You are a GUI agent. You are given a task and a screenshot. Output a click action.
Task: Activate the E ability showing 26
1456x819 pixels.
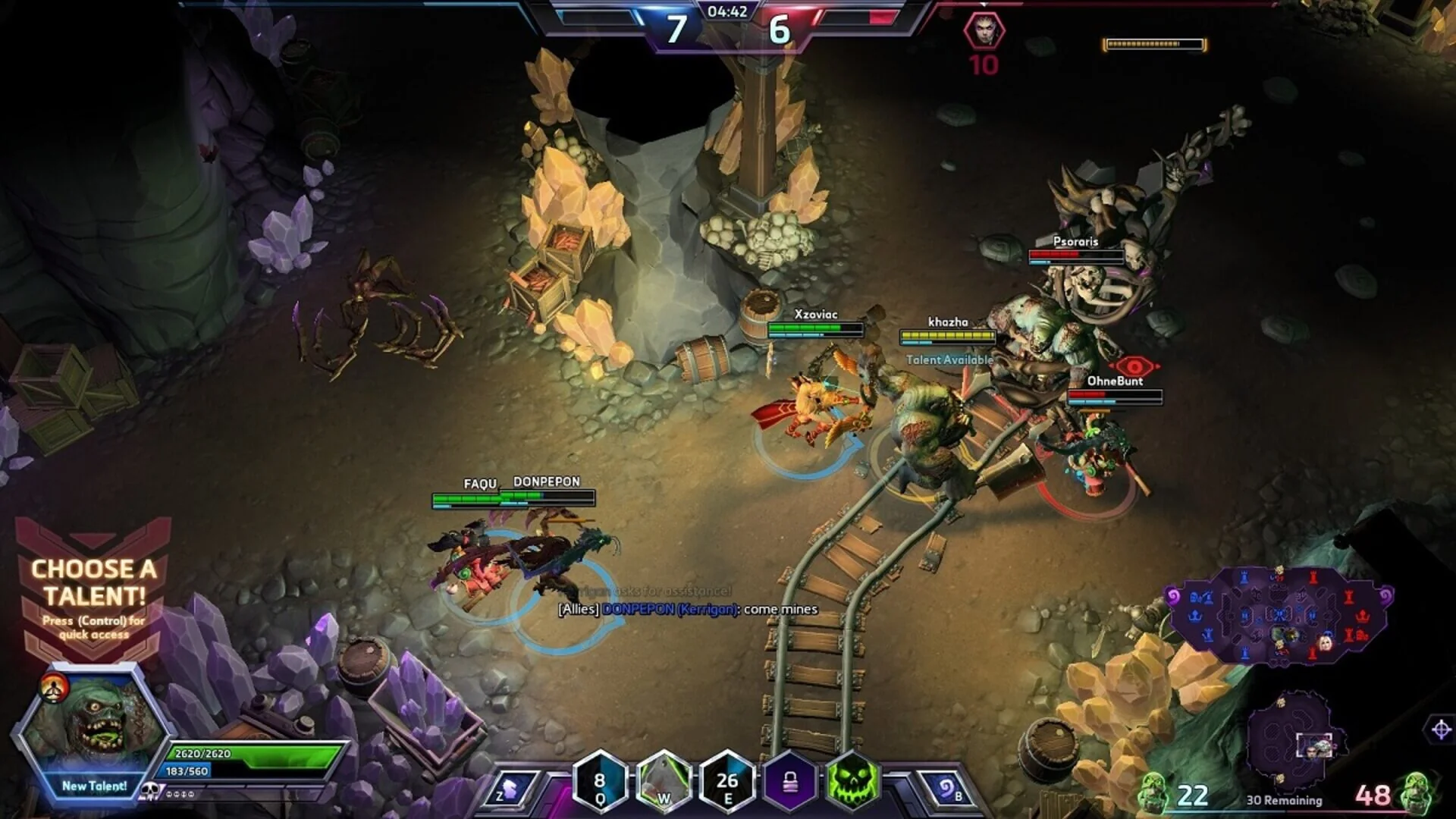click(727, 781)
